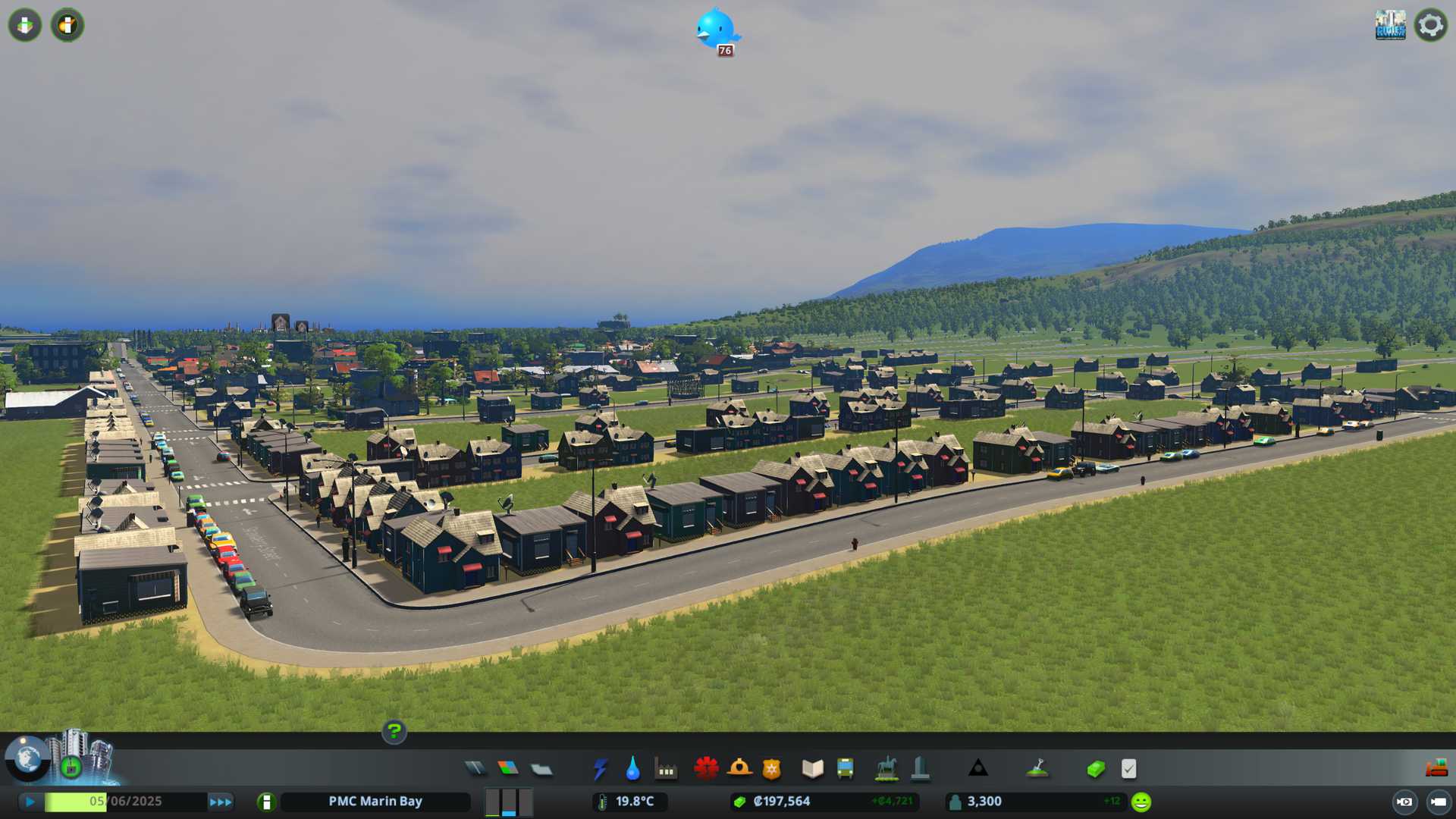This screenshot has width=1456, height=819.
Task: Open the Zoning tool
Action: click(508, 769)
